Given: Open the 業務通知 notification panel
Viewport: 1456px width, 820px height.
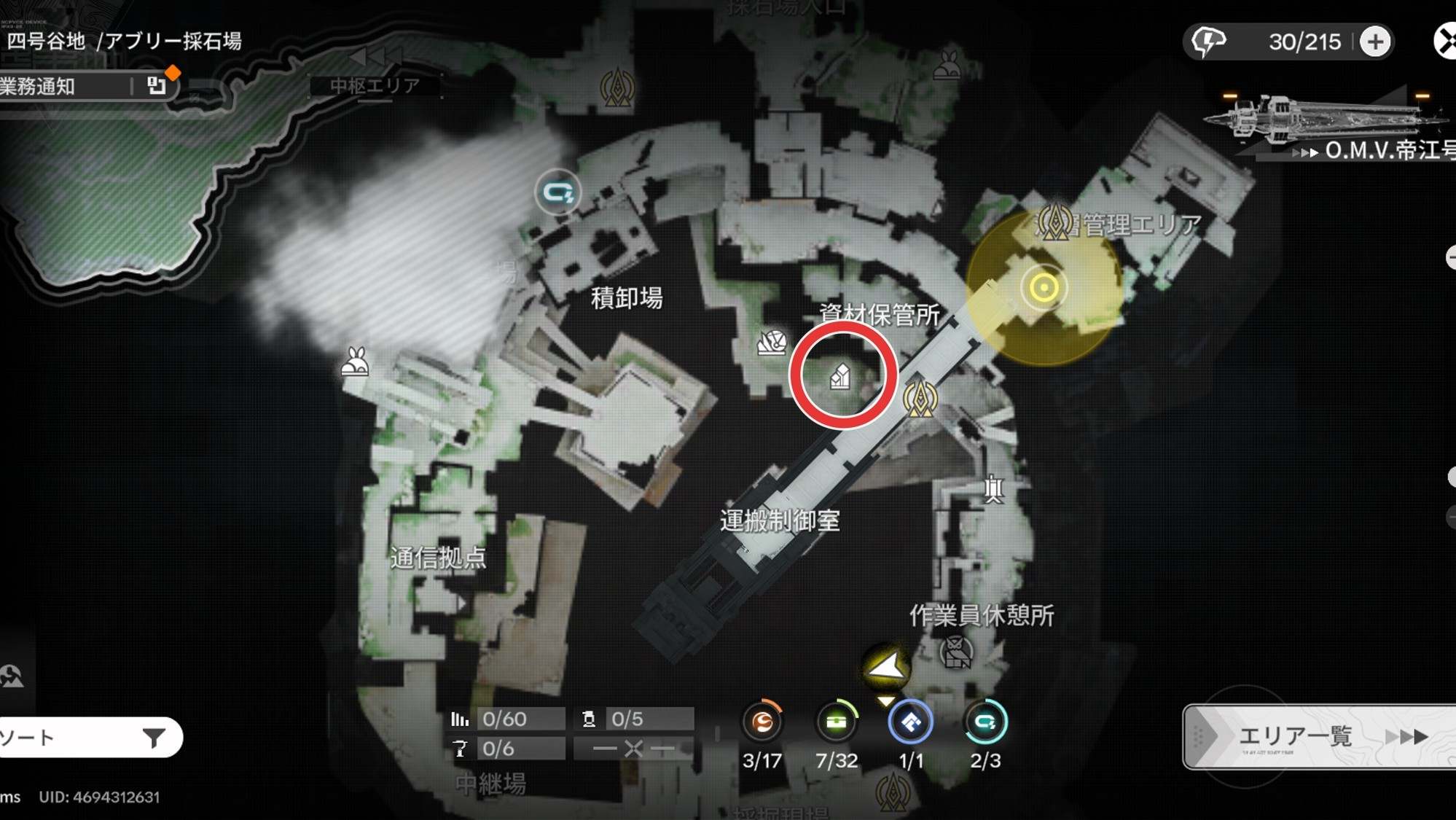Looking at the screenshot, I should pos(80,86).
